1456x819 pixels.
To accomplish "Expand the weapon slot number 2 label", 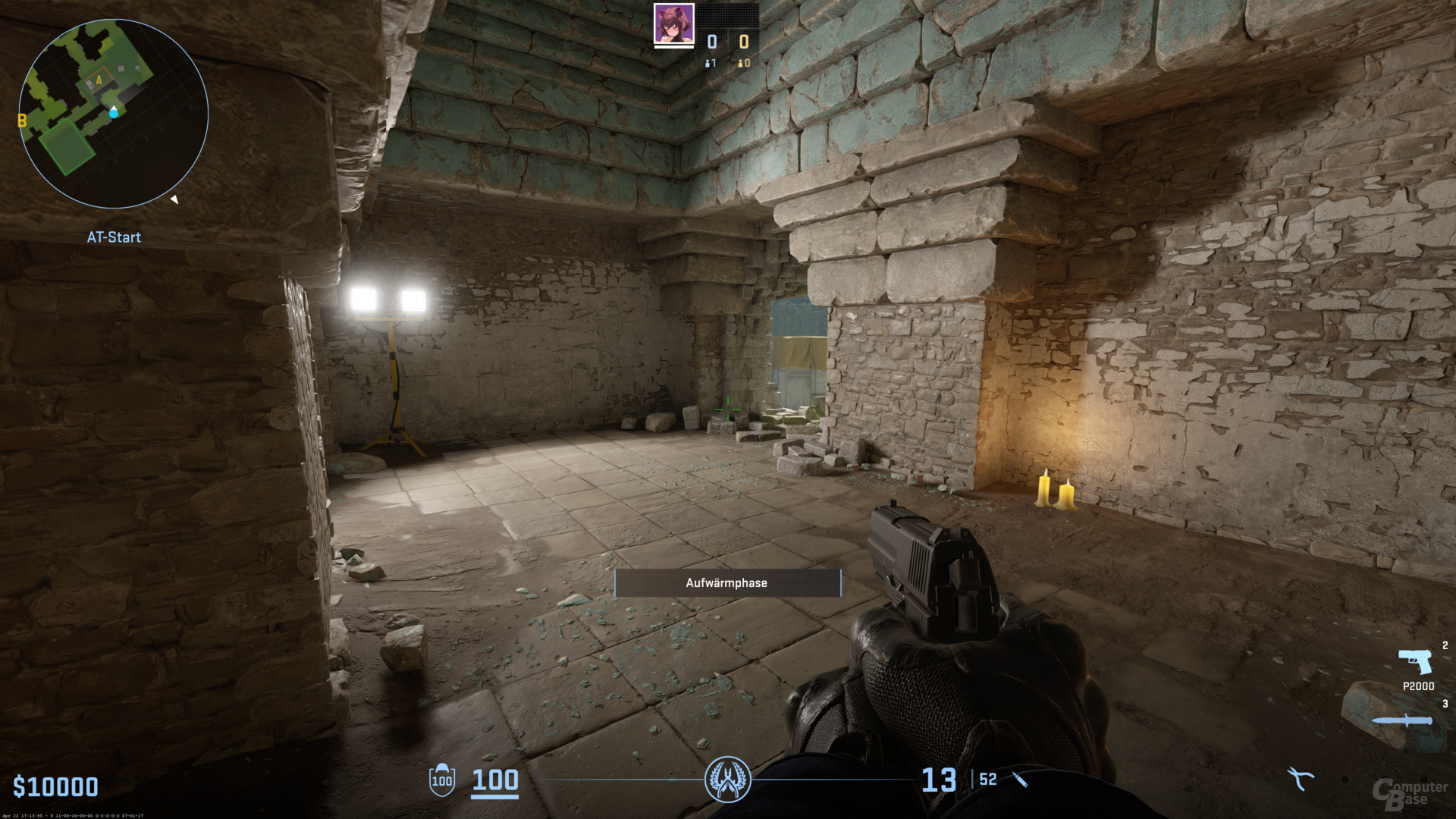I will pos(1445,646).
